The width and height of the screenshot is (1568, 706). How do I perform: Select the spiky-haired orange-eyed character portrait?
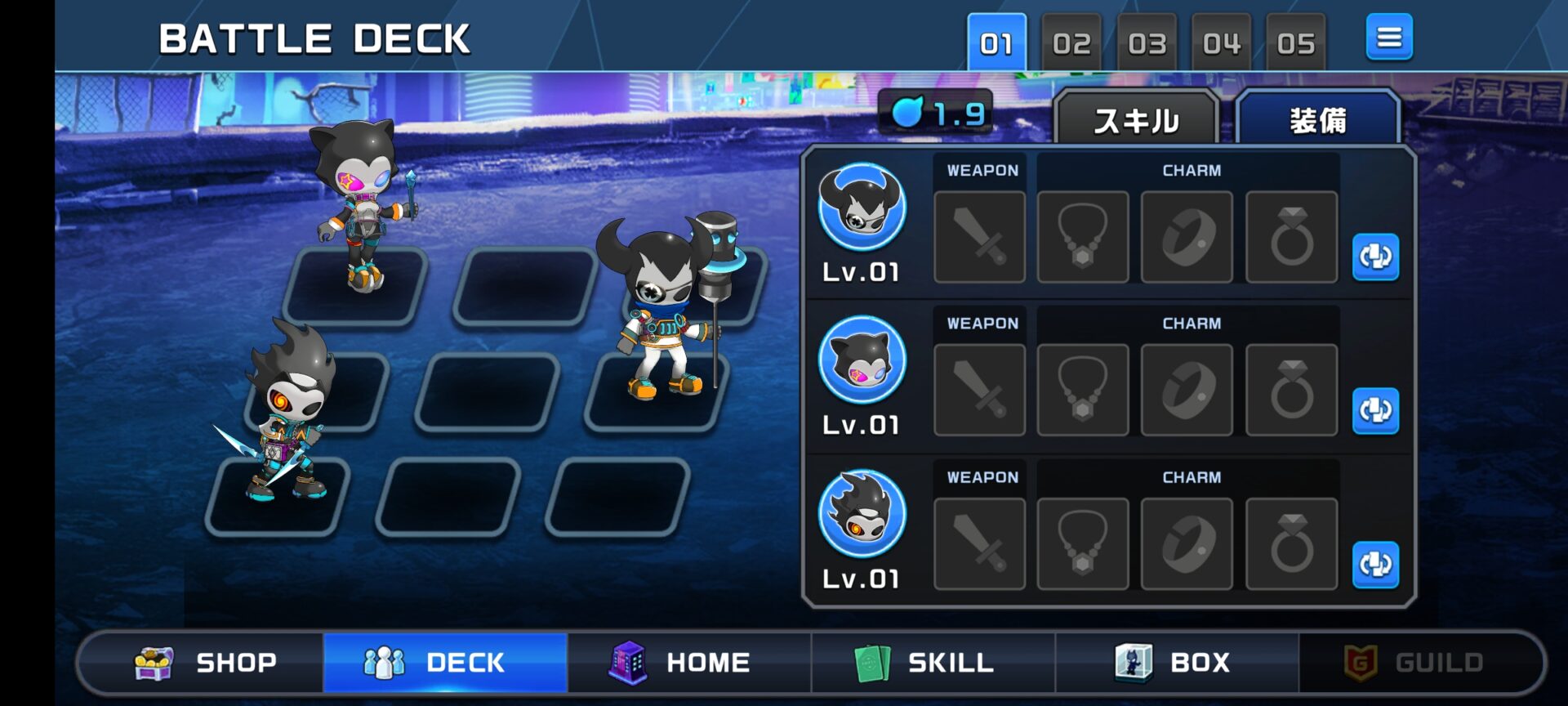pos(862,514)
